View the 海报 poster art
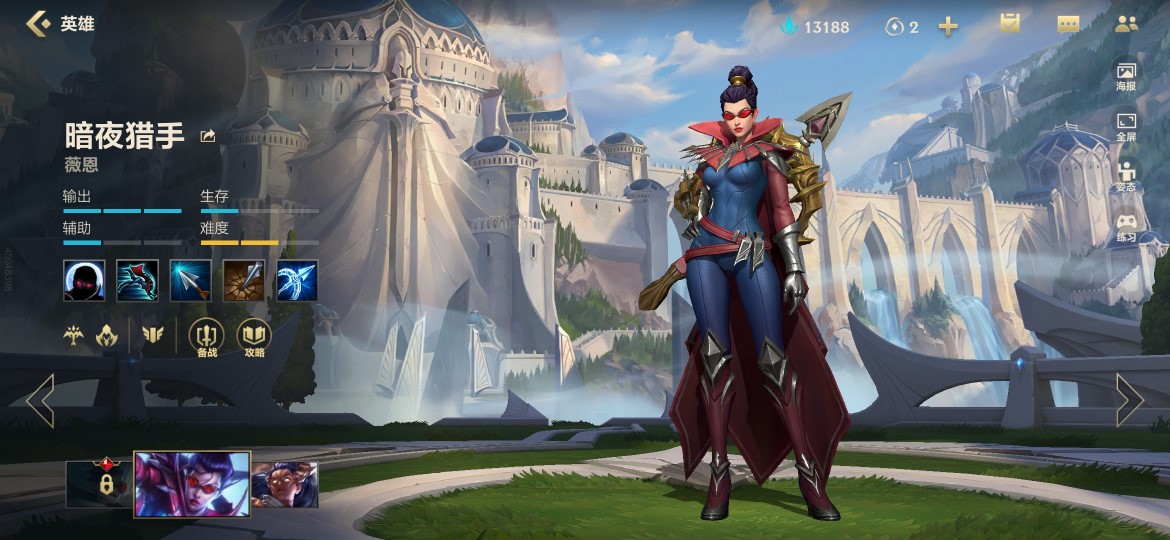The width and height of the screenshot is (1170, 540). (1126, 76)
